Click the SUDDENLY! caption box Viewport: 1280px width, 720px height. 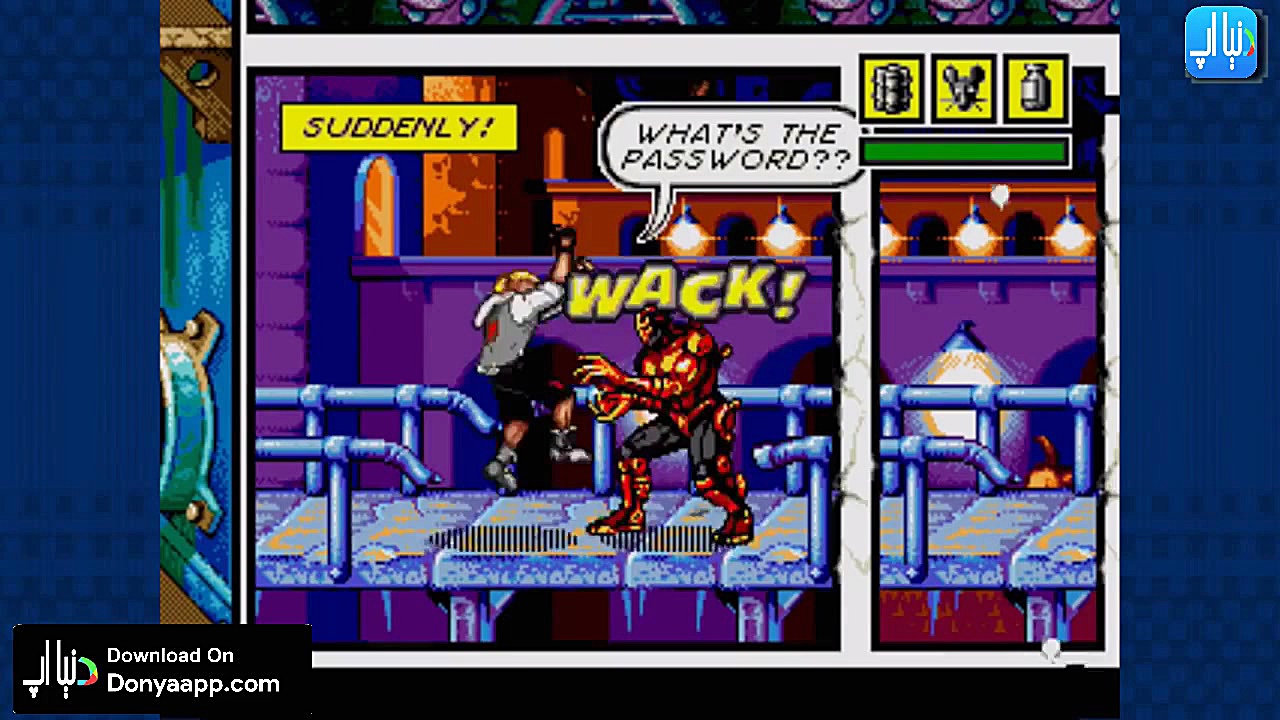(397, 128)
